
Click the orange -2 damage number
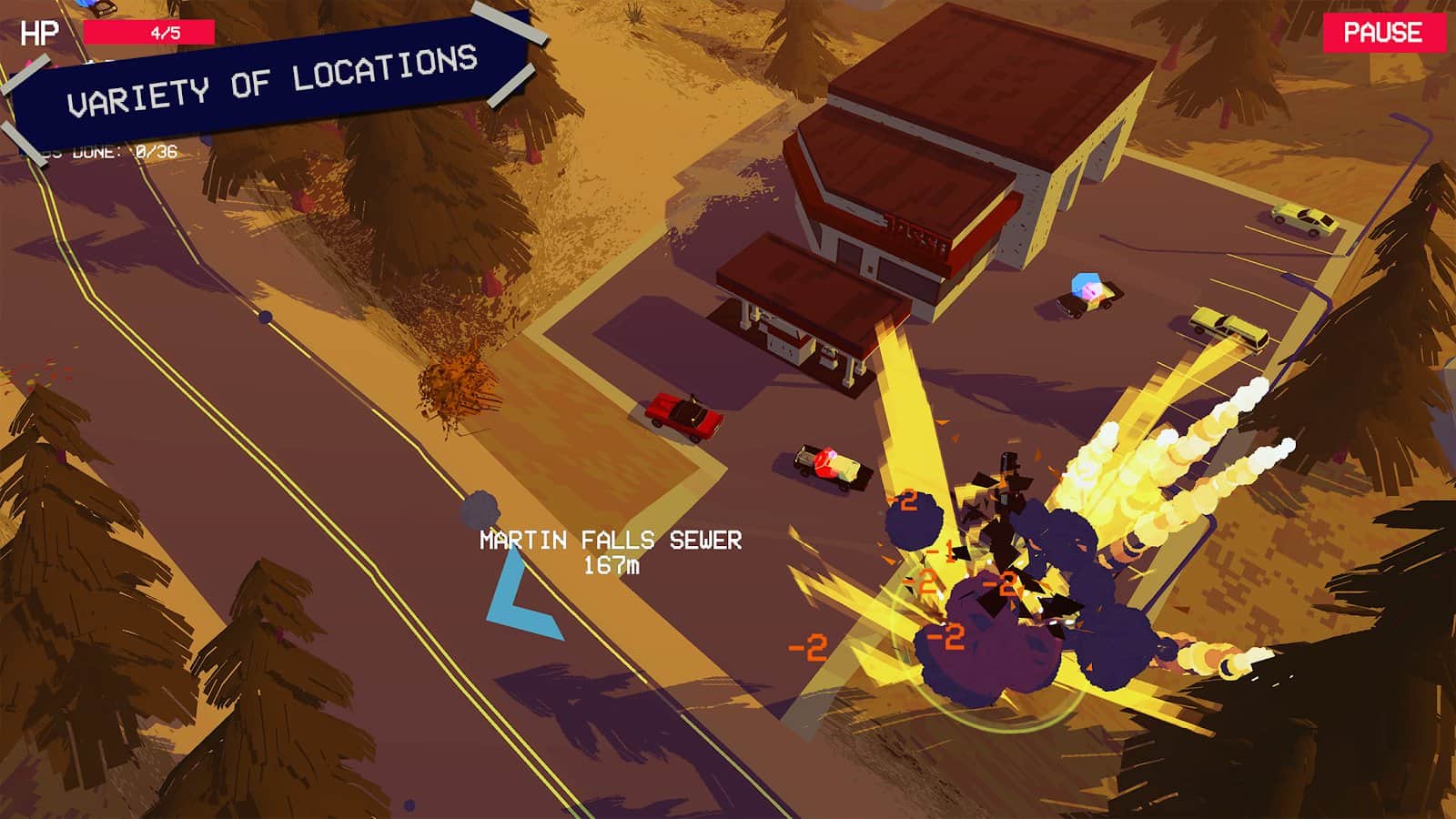pyautogui.click(x=809, y=645)
